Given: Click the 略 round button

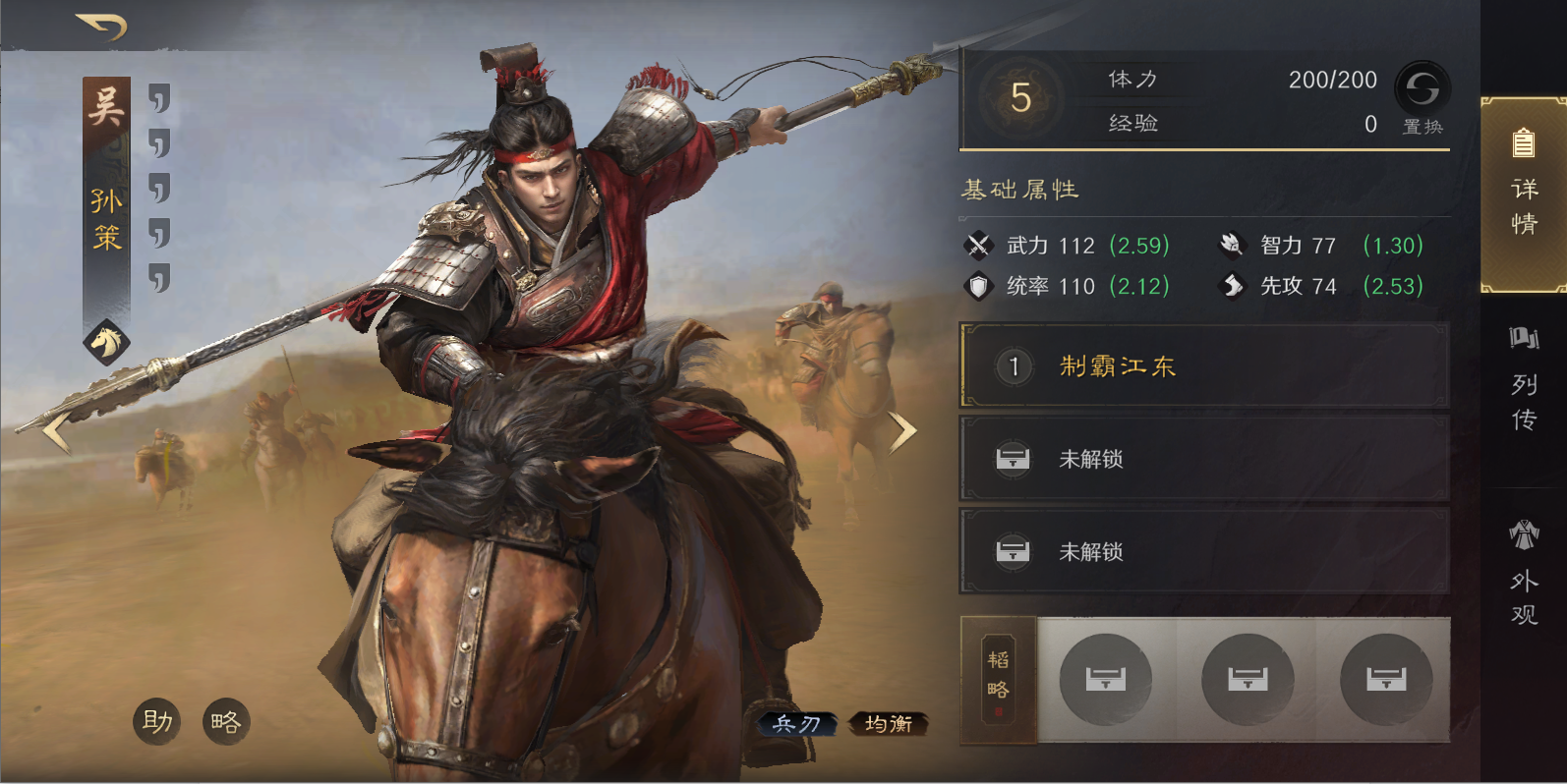Looking at the screenshot, I should click(x=226, y=722).
